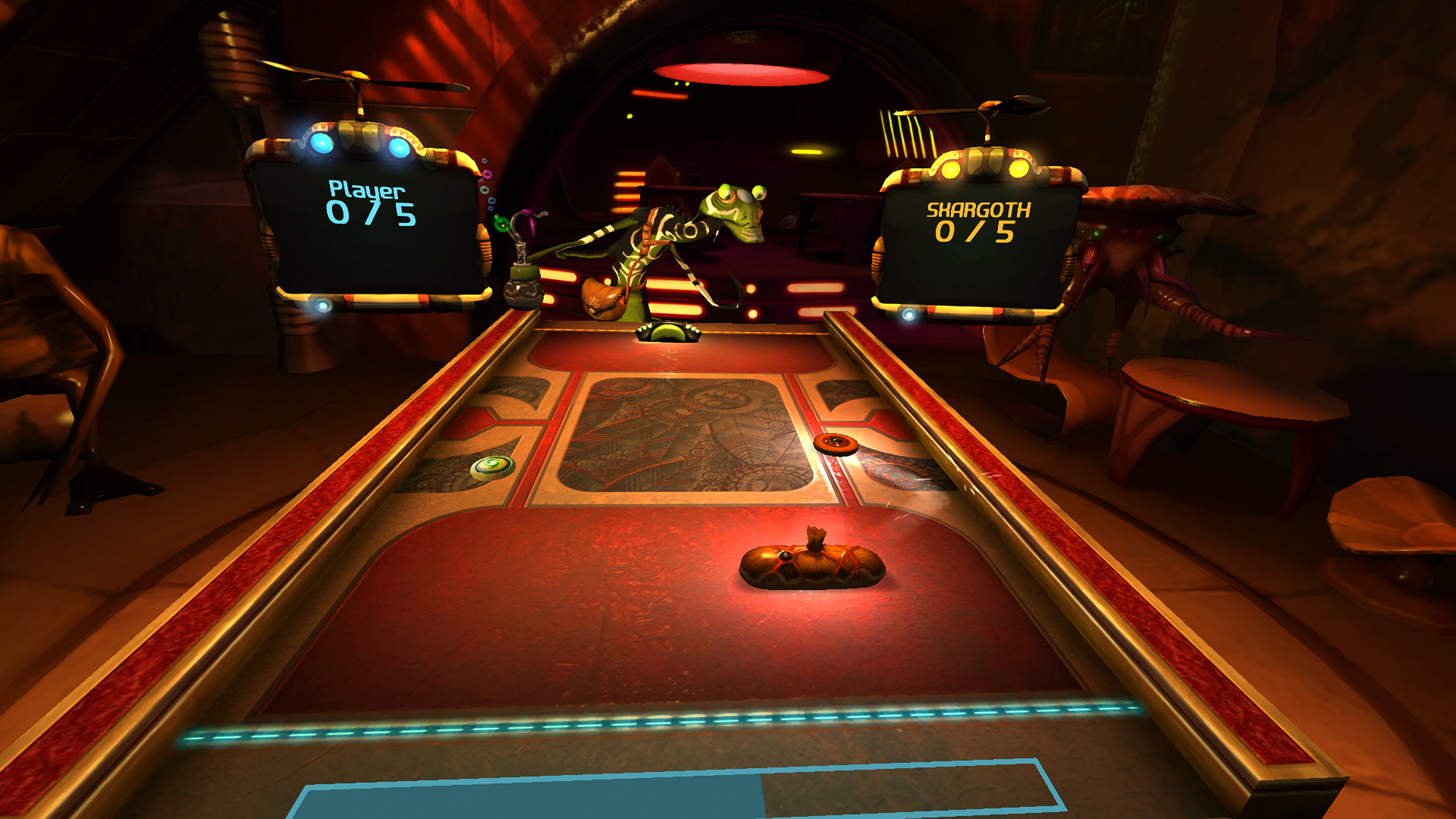This screenshot has width=1456, height=819.
Task: Select Shargoth's leather satchel pouch
Action: pos(603,296)
